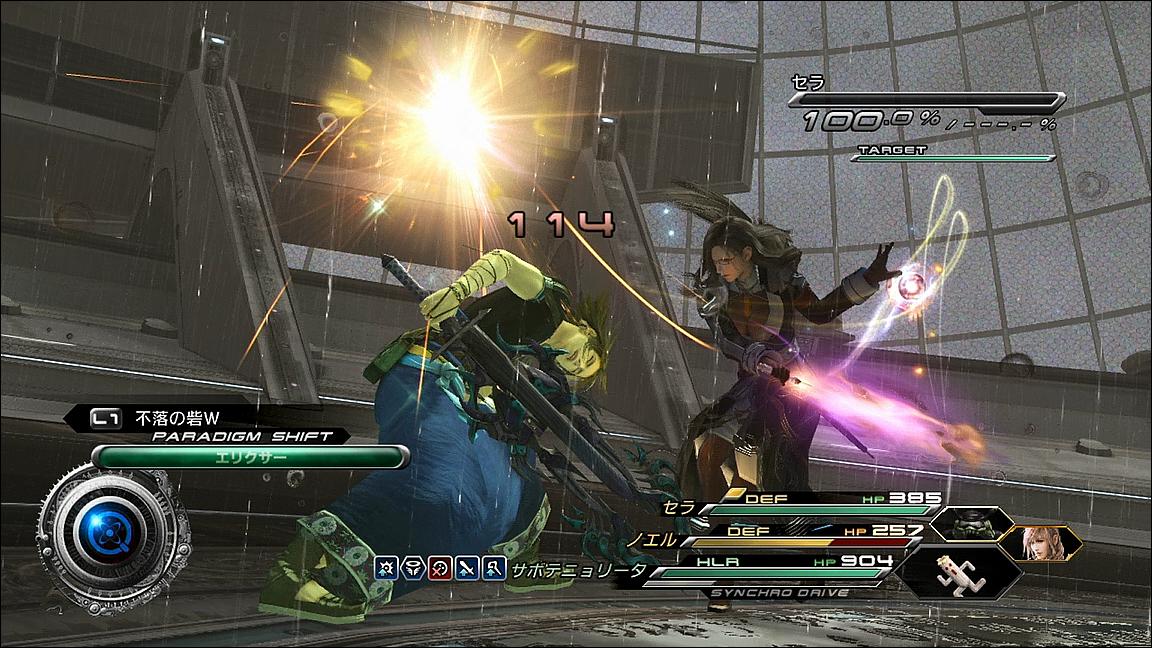Viewport: 1152px width, 648px height.
Task: Click the winged halo status icon
Action: coord(412,570)
